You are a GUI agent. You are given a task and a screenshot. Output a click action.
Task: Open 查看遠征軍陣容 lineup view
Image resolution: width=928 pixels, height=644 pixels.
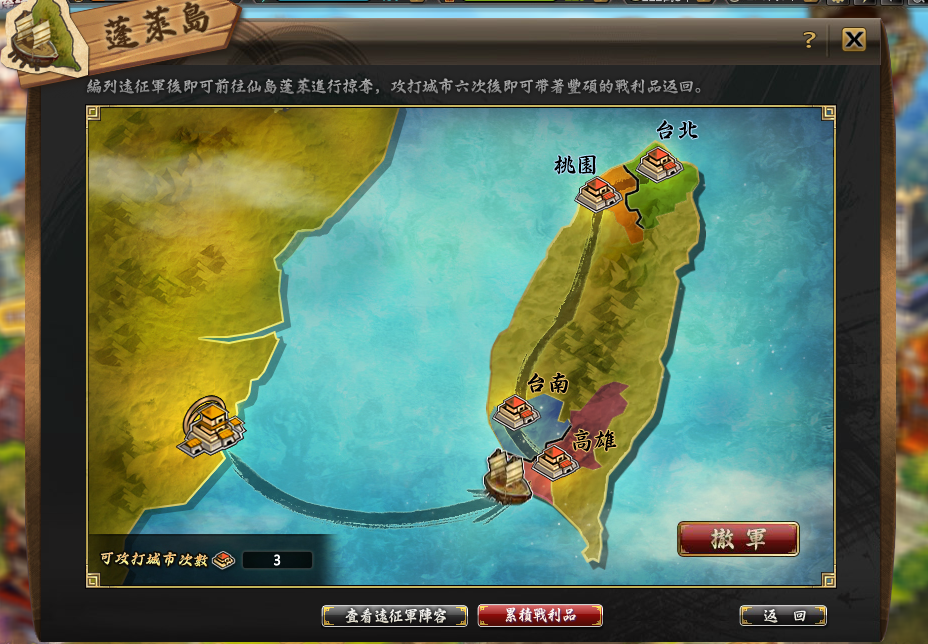tap(395, 615)
